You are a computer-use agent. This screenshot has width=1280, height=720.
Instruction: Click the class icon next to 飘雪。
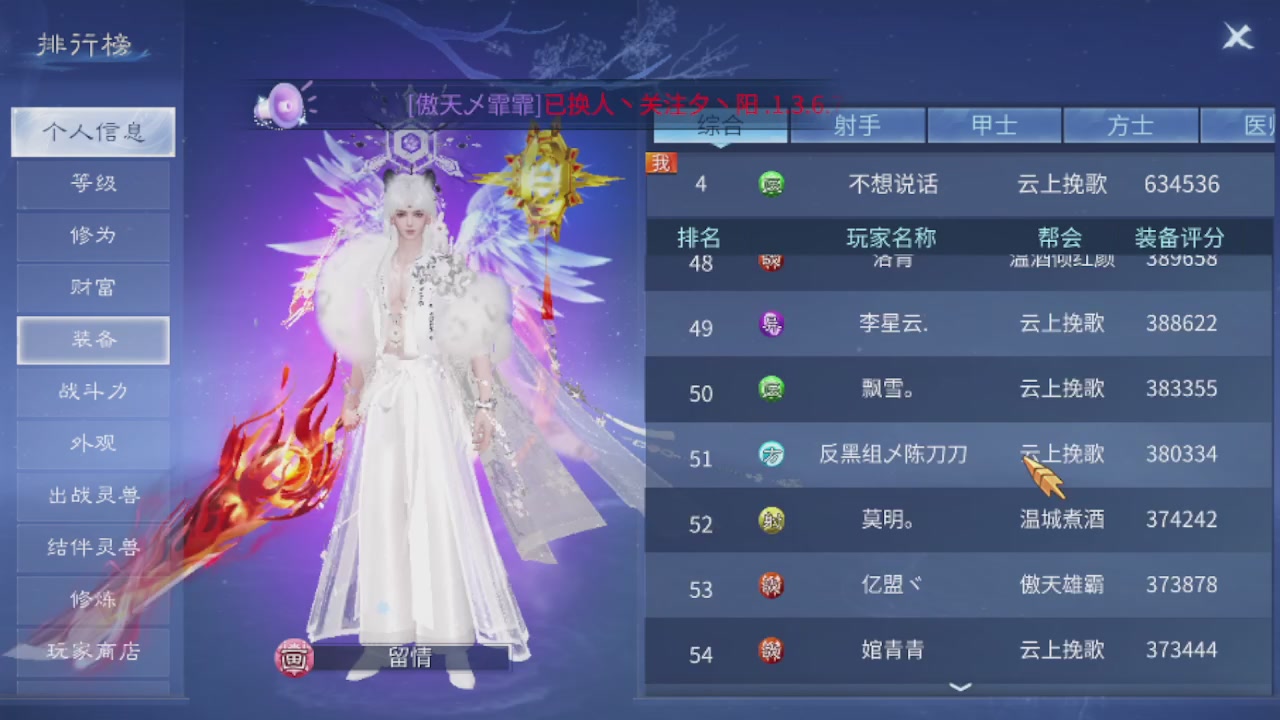(x=771, y=389)
